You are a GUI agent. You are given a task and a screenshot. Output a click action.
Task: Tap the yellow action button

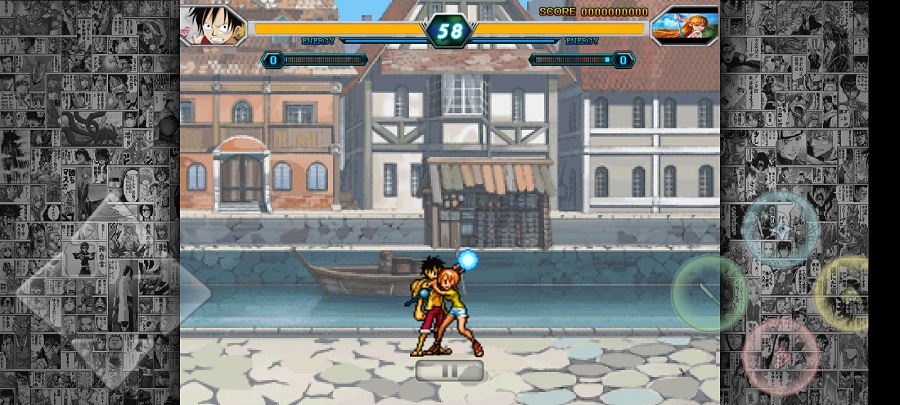pyautogui.click(x=848, y=293)
